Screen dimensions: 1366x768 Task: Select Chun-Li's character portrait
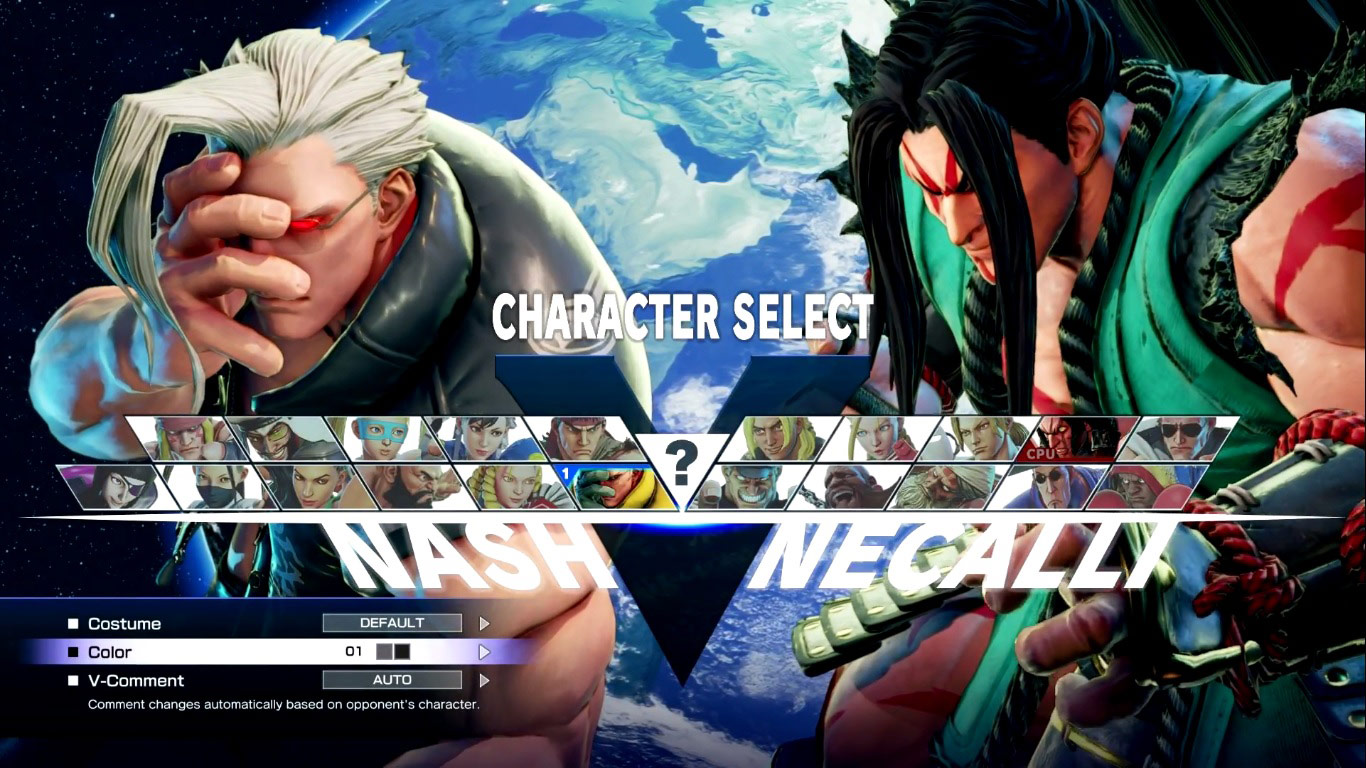pyautogui.click(x=482, y=437)
